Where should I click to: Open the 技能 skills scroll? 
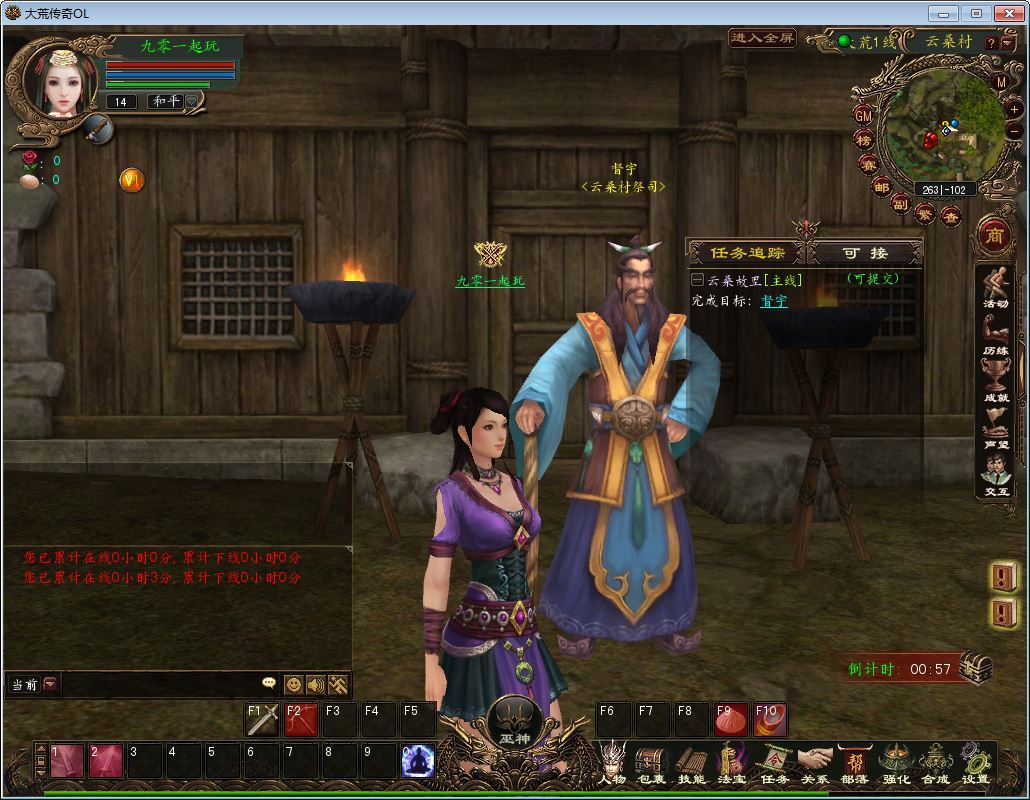[x=692, y=764]
